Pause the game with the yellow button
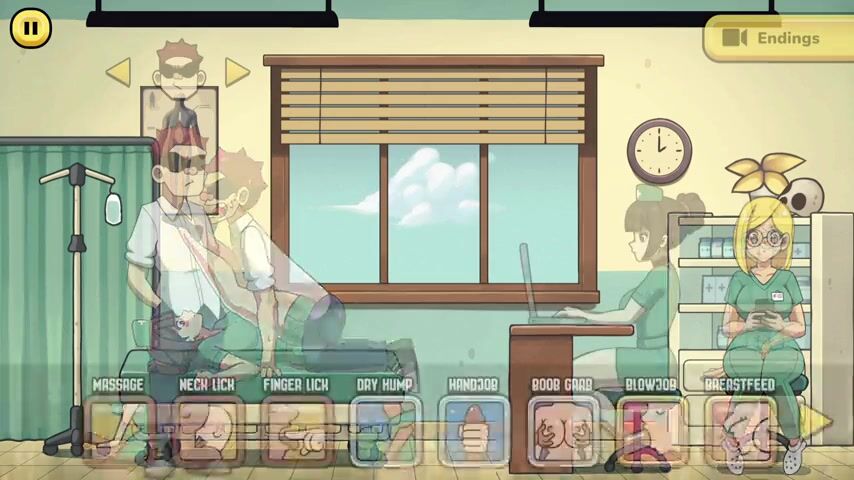854x480 pixels. (30, 29)
